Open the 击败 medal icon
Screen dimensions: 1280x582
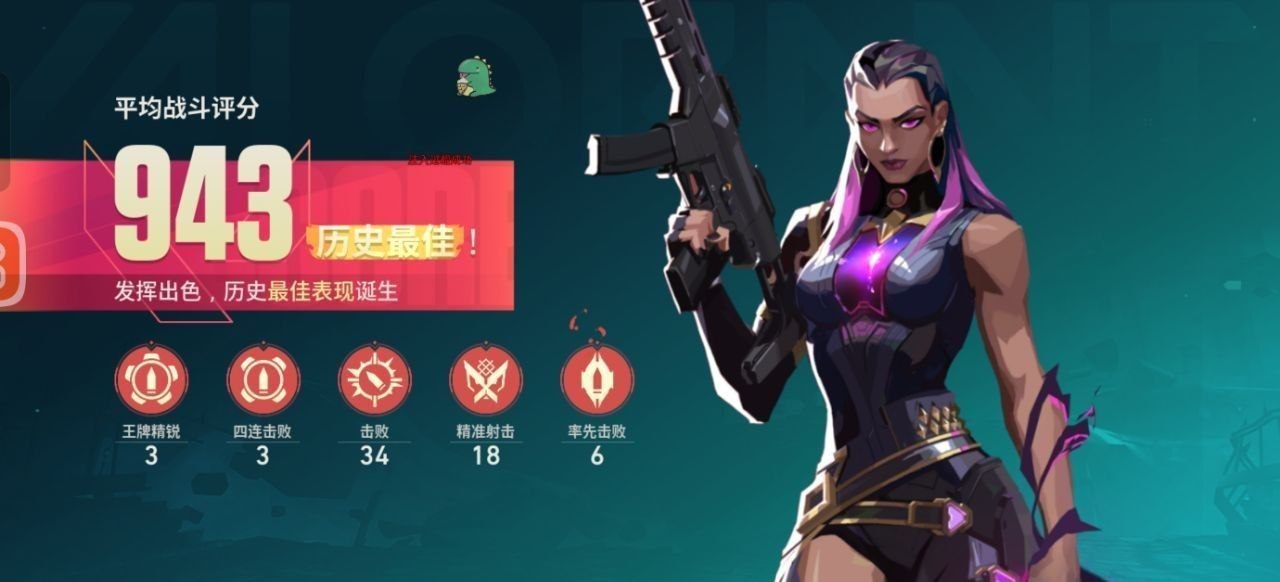374,380
